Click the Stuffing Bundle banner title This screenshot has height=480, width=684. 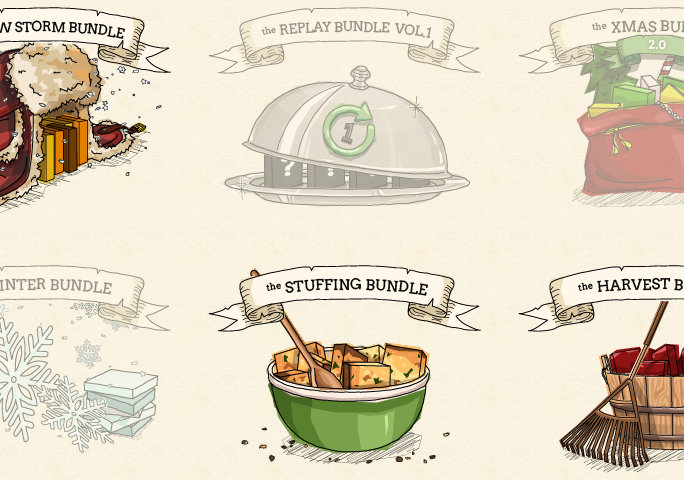347,288
